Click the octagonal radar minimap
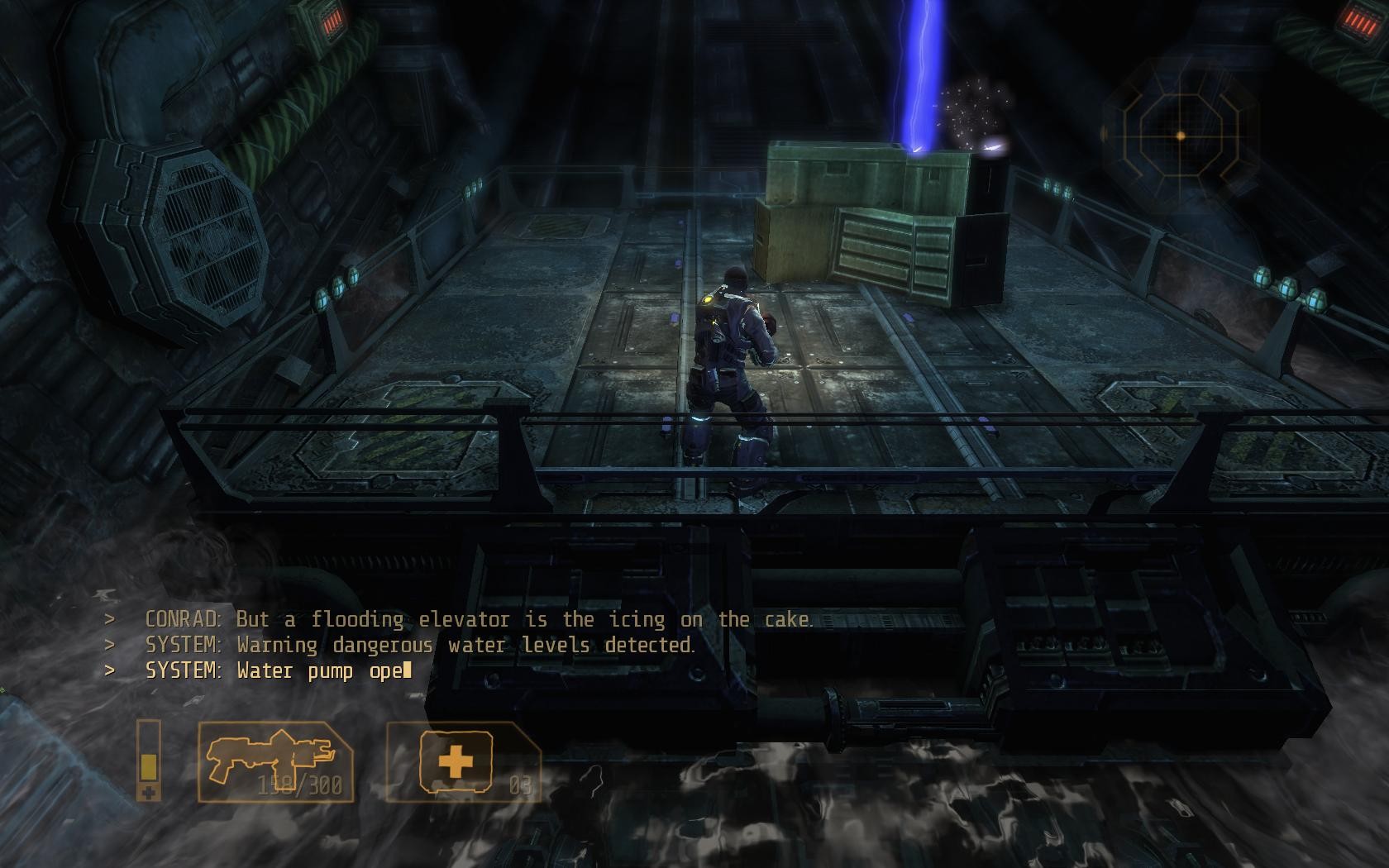The width and height of the screenshot is (1389, 868). click(x=1181, y=135)
